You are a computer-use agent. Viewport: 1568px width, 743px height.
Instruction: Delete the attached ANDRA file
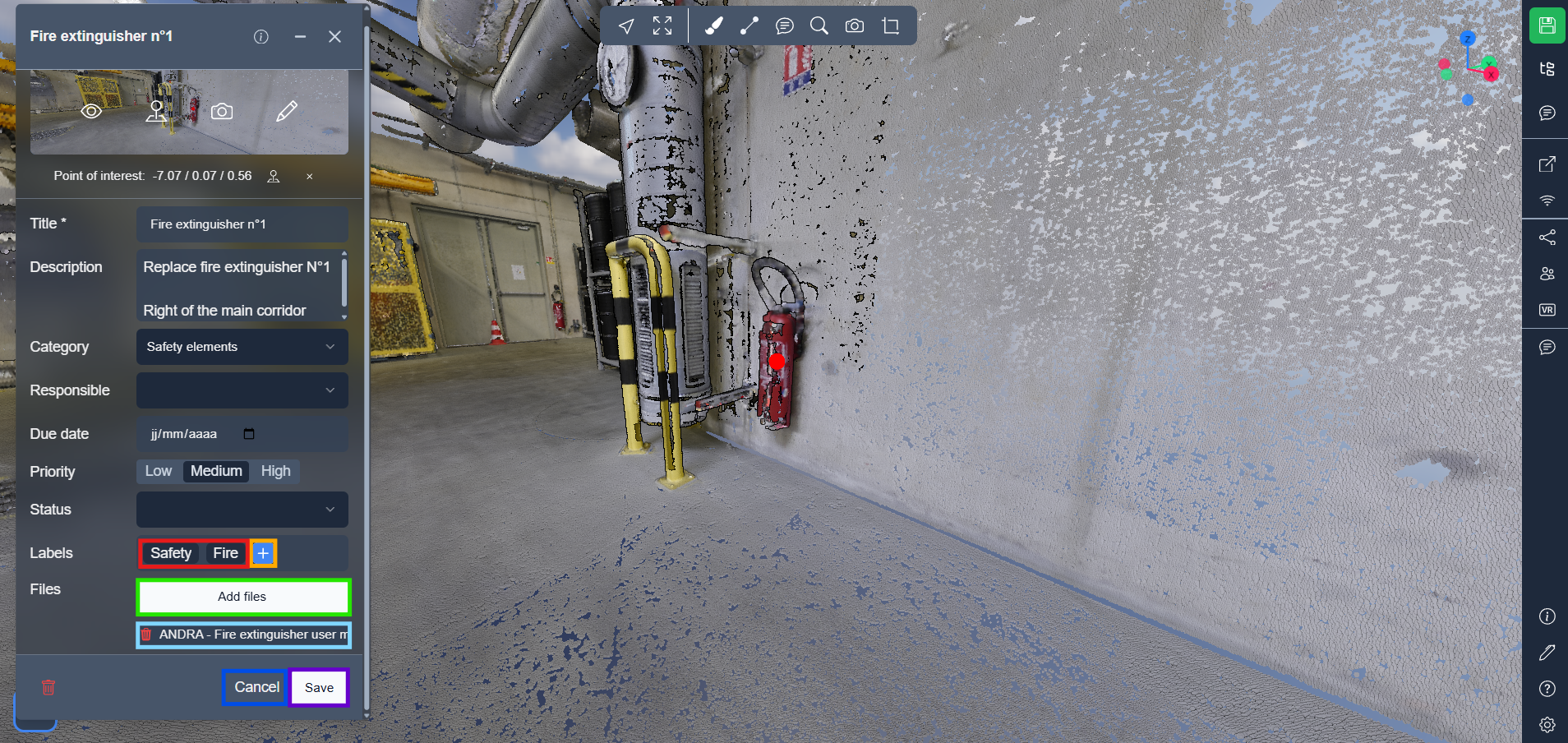(x=146, y=635)
